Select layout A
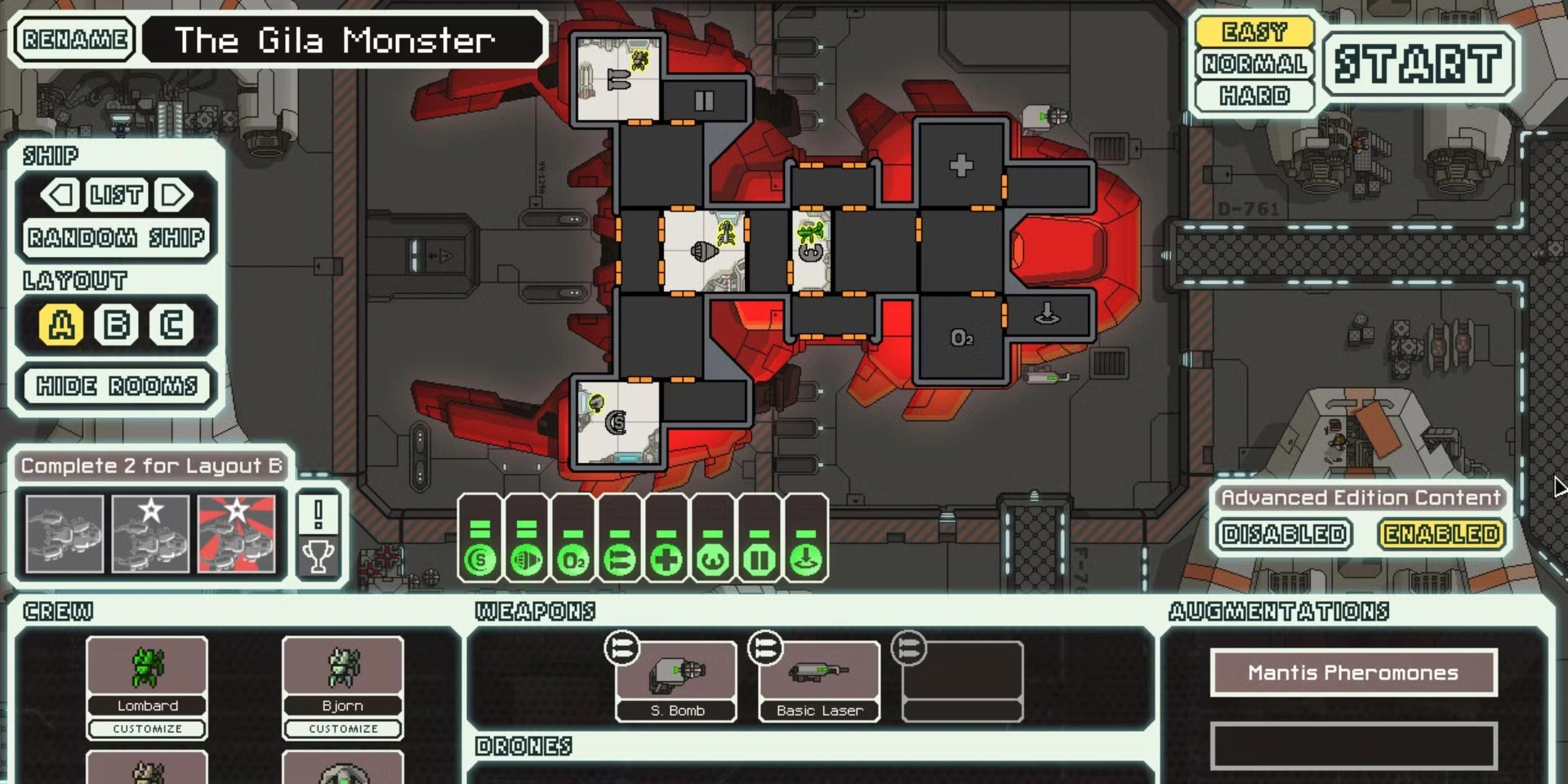Screen dimensions: 1568x784 [x=61, y=325]
